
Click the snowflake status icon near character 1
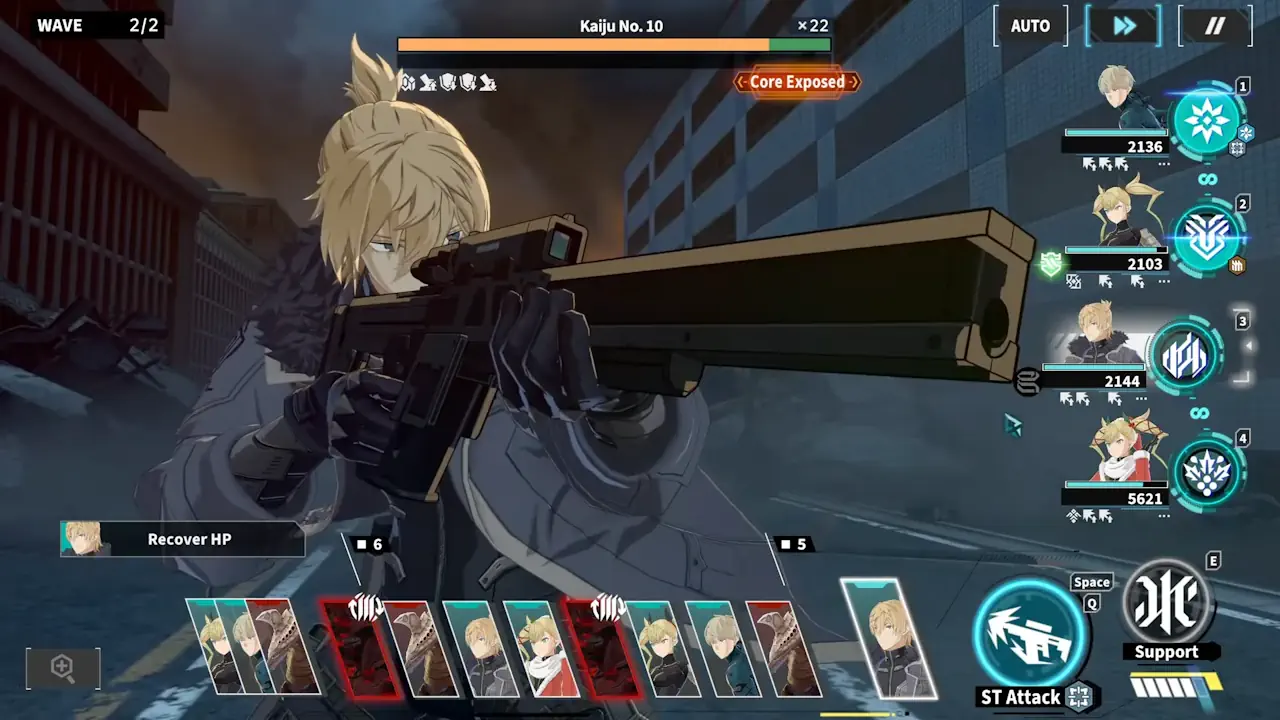point(1245,133)
